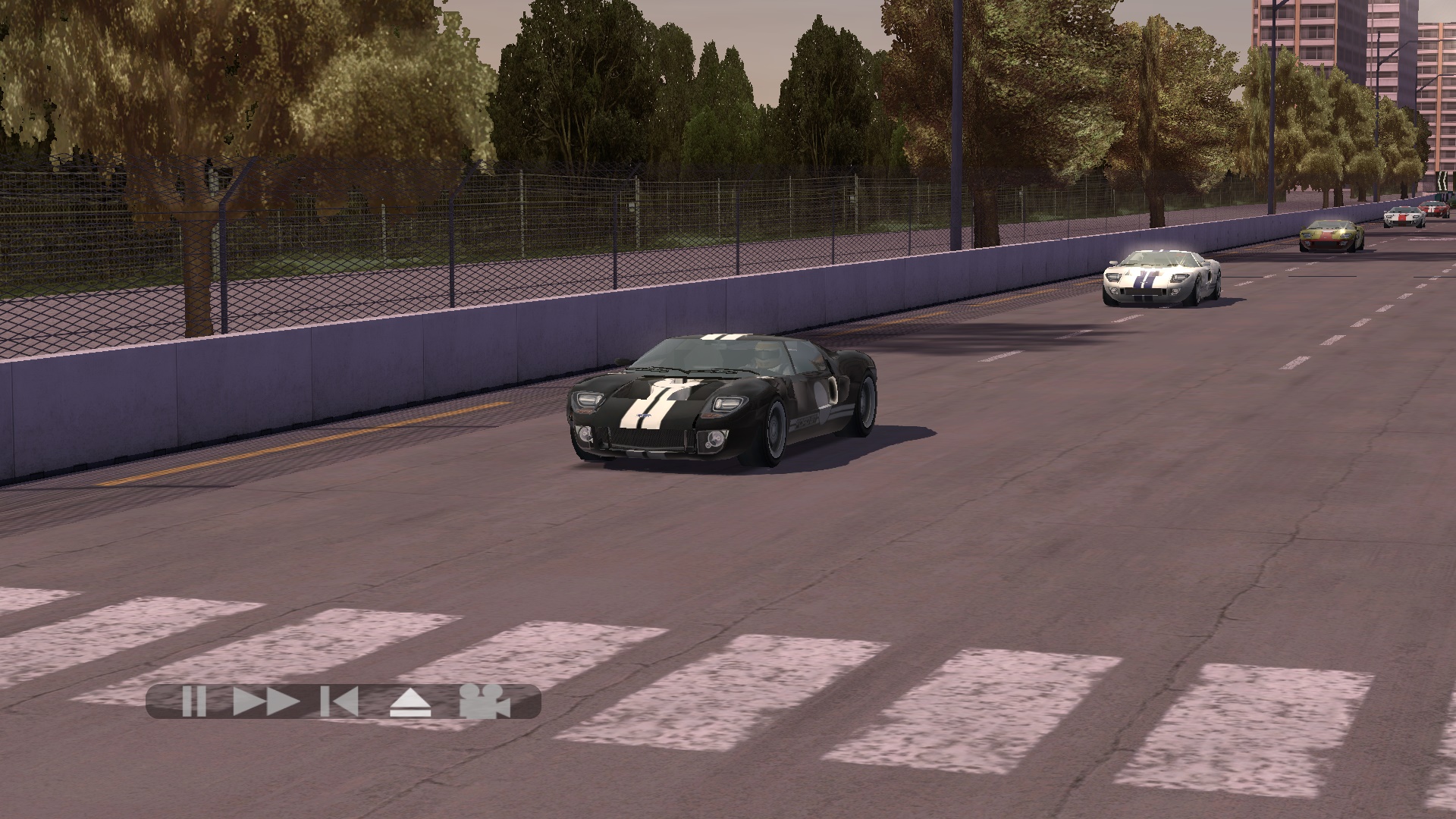Pause the replay playback
The height and width of the screenshot is (819, 1456).
tap(194, 701)
